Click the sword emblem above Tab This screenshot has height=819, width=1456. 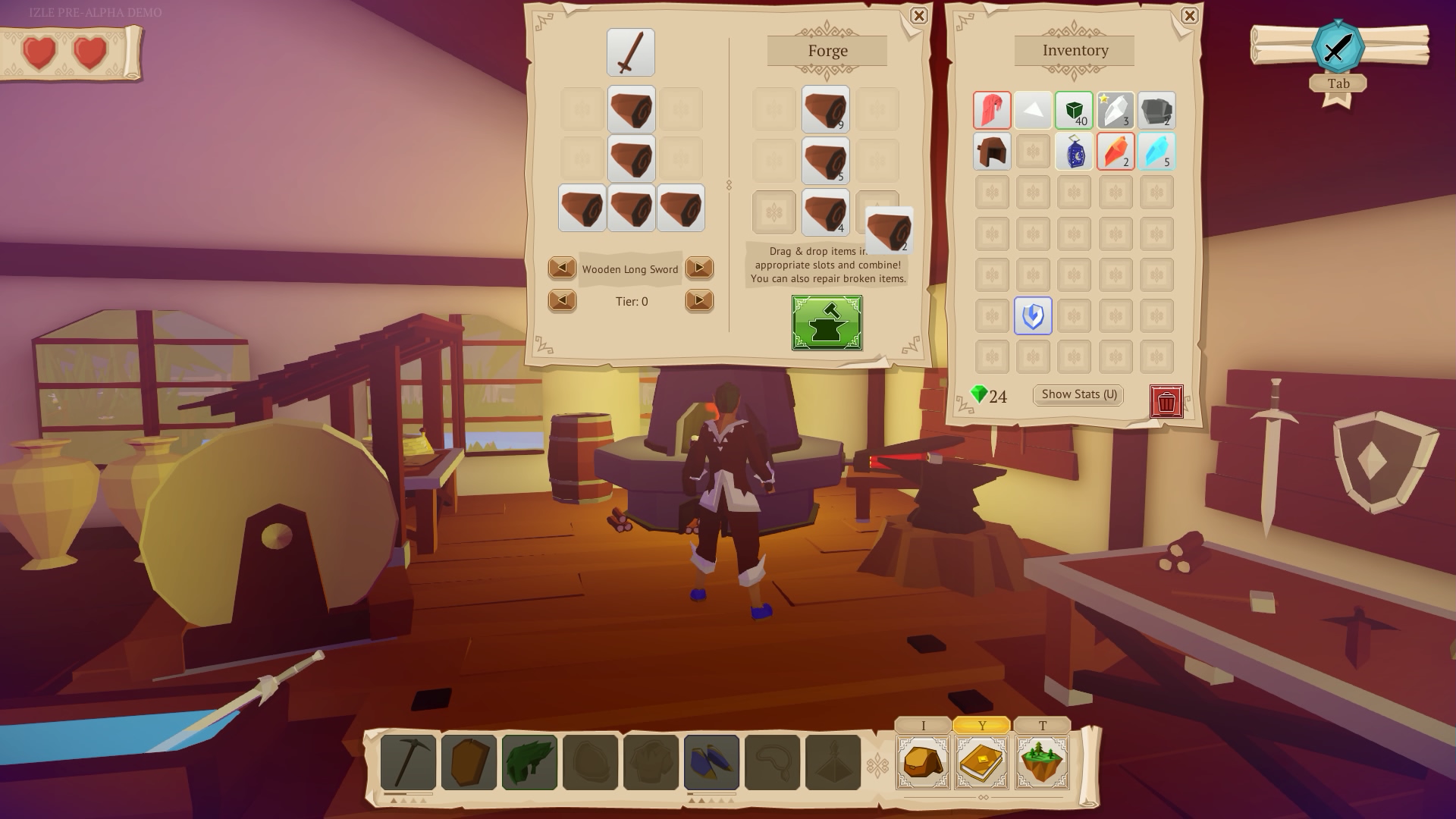[1338, 48]
